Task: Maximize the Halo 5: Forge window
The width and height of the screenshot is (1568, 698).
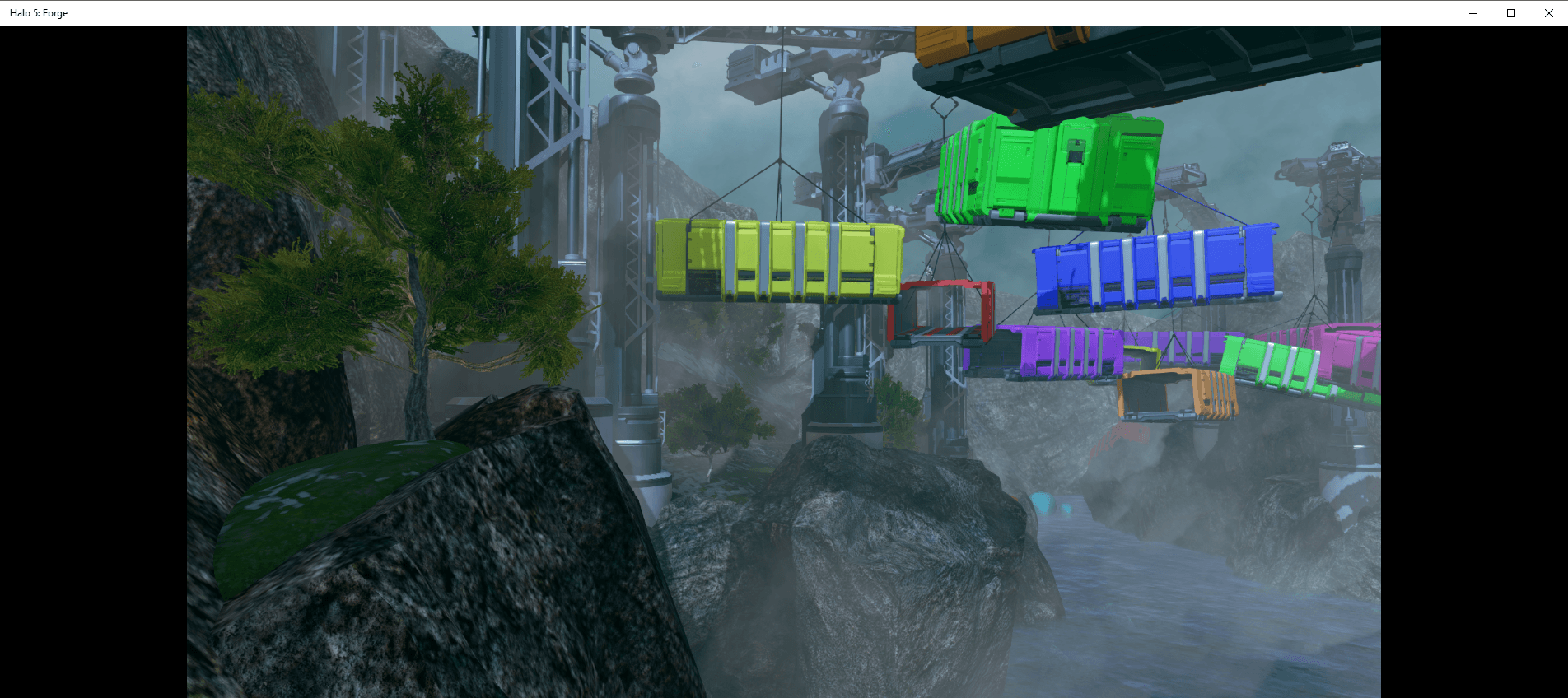Action: tap(1511, 13)
